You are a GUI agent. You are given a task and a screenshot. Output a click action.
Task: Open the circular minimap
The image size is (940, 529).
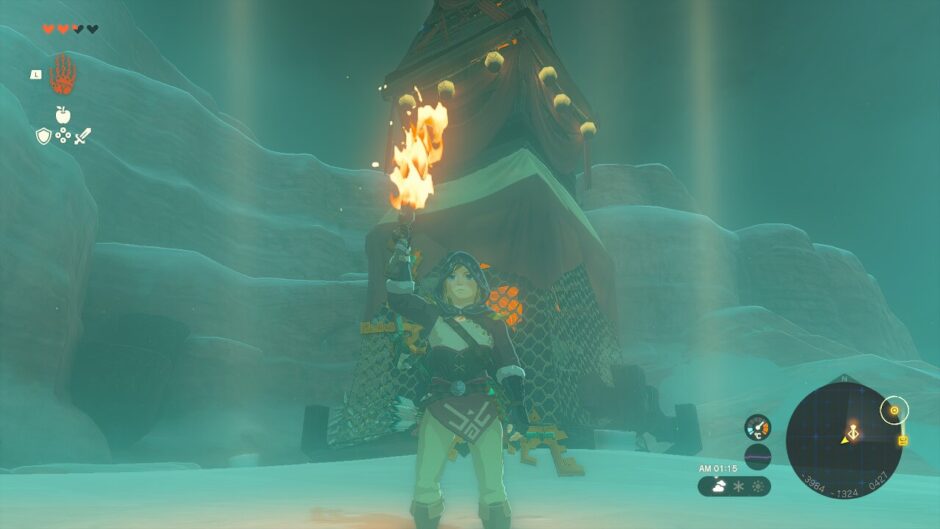[x=844, y=440]
